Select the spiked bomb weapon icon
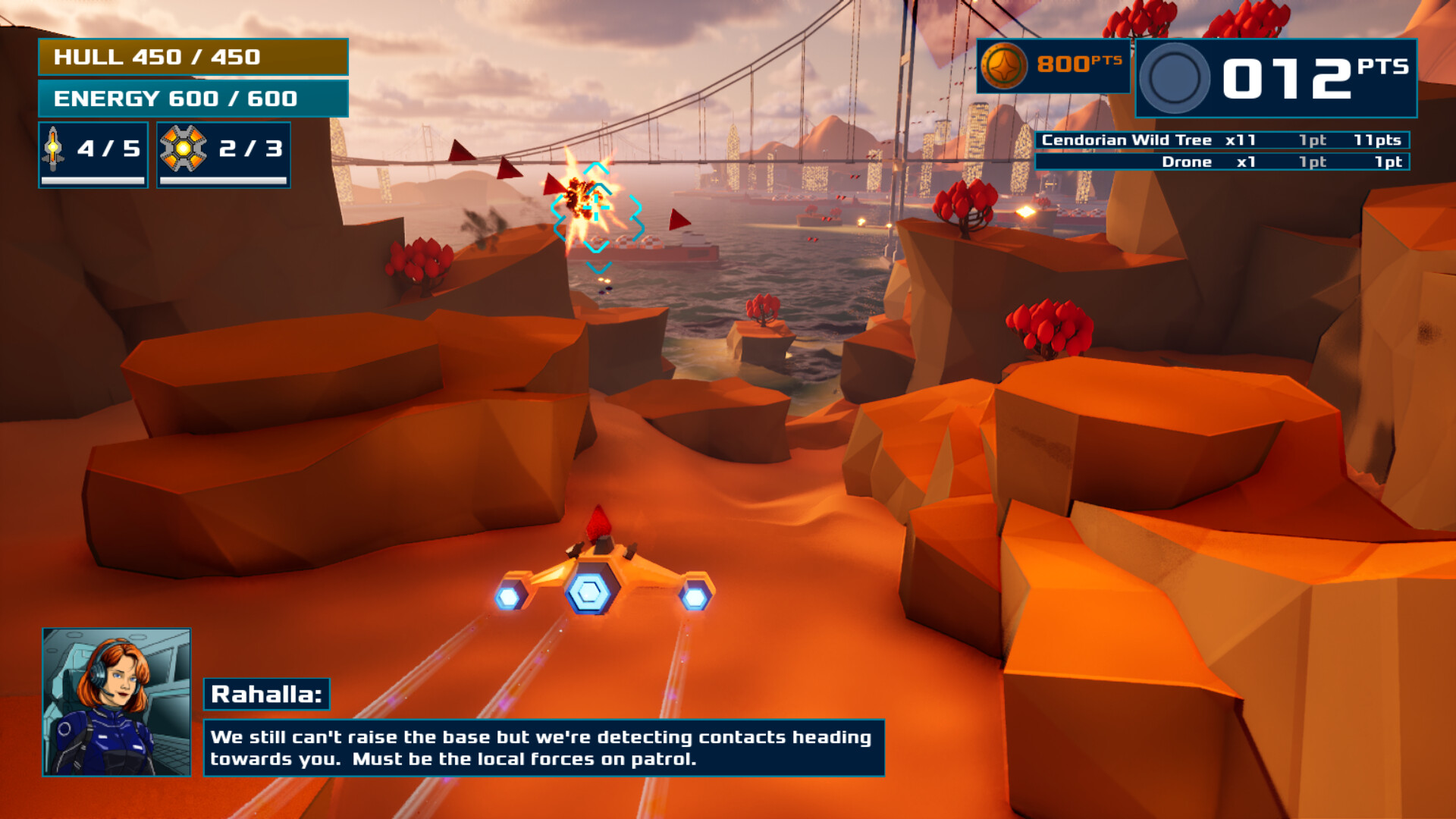 (183, 149)
